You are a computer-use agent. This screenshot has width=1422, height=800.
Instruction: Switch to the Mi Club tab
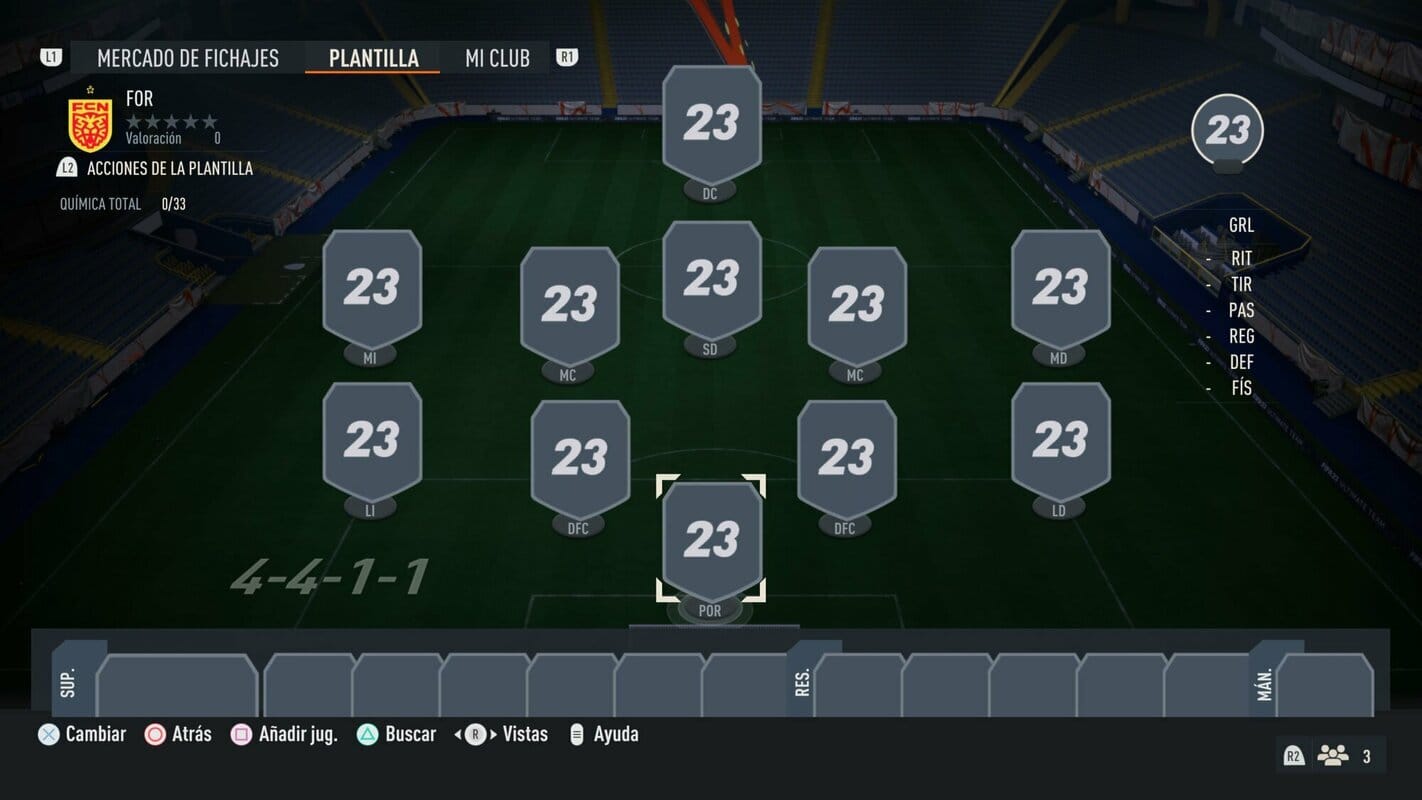(x=497, y=58)
